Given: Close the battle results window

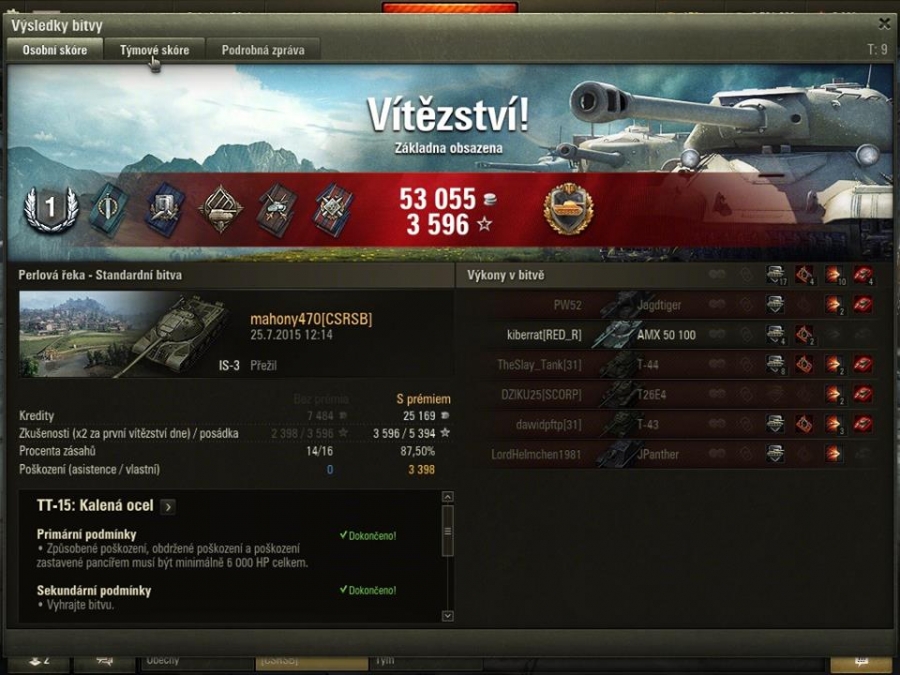Looking at the screenshot, I should 884,24.
